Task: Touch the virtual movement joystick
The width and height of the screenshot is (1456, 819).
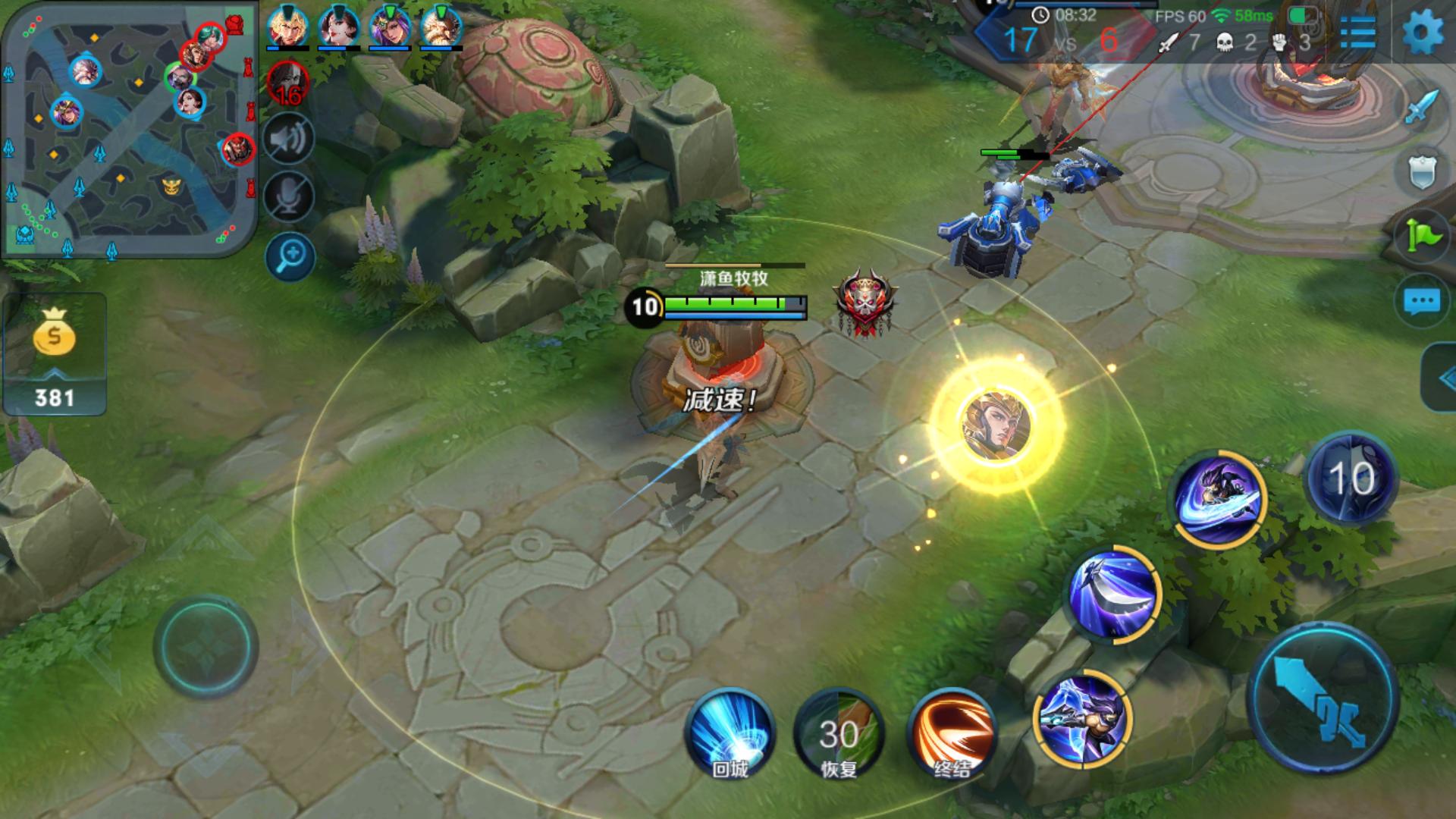Action: [206, 646]
